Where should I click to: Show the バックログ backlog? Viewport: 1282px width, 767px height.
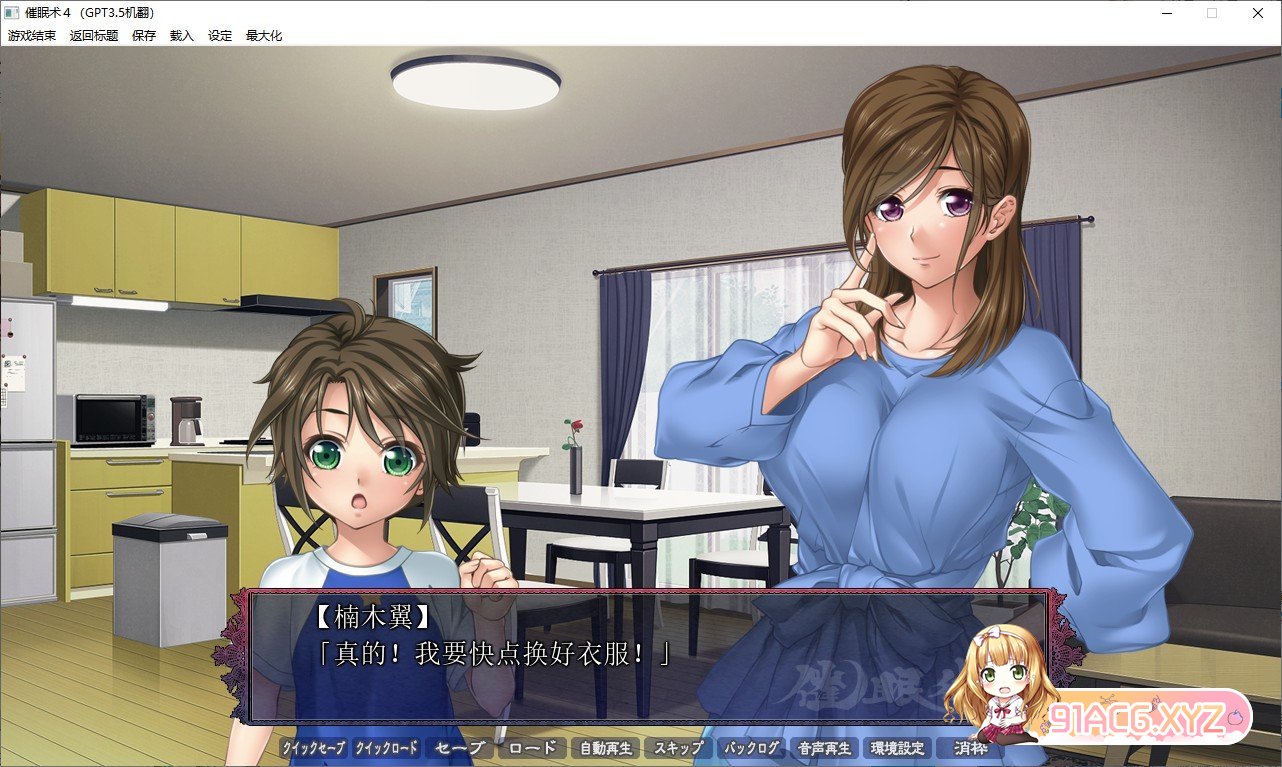point(751,748)
